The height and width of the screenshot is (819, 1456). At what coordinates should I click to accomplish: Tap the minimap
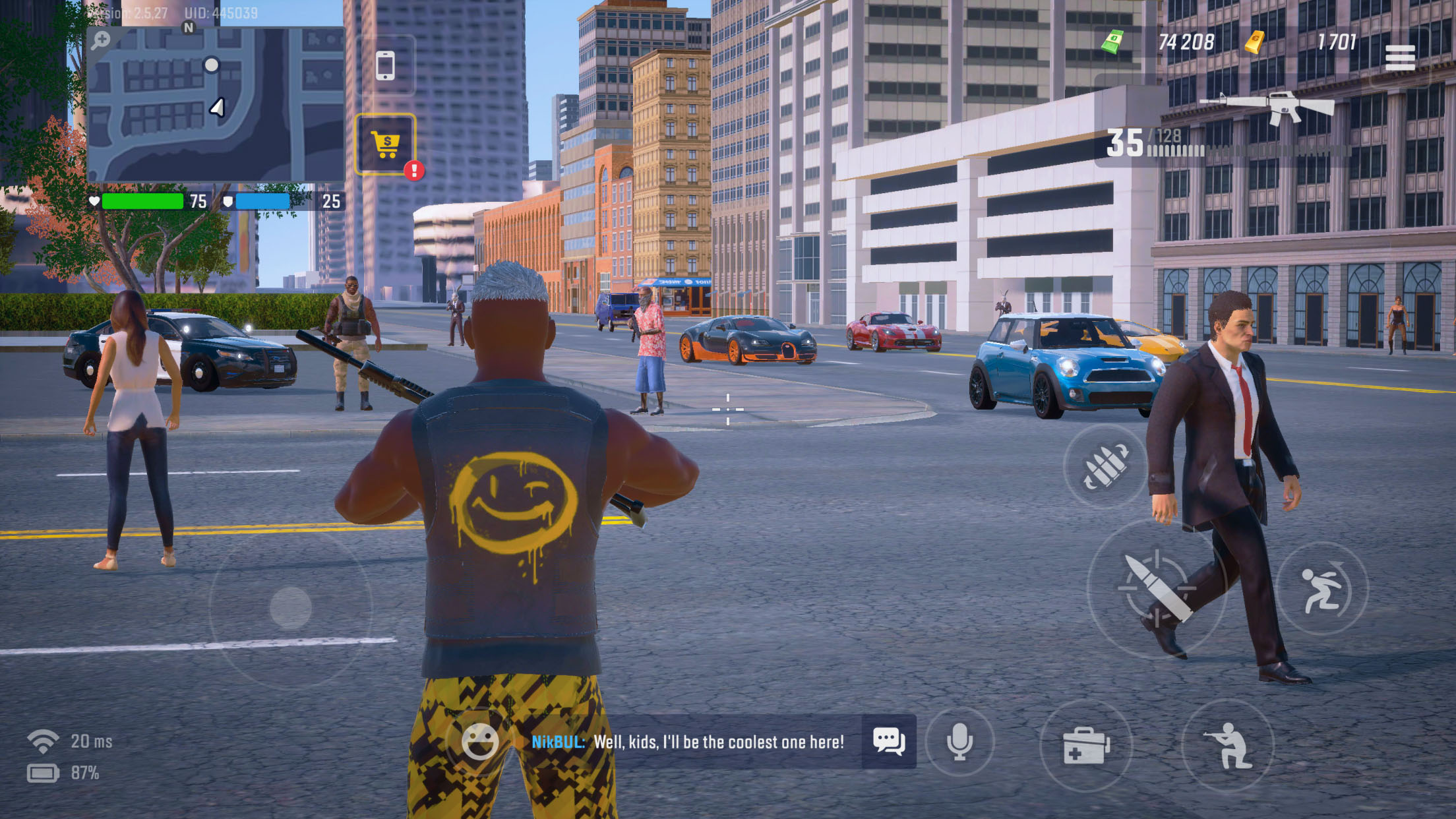coord(215,106)
